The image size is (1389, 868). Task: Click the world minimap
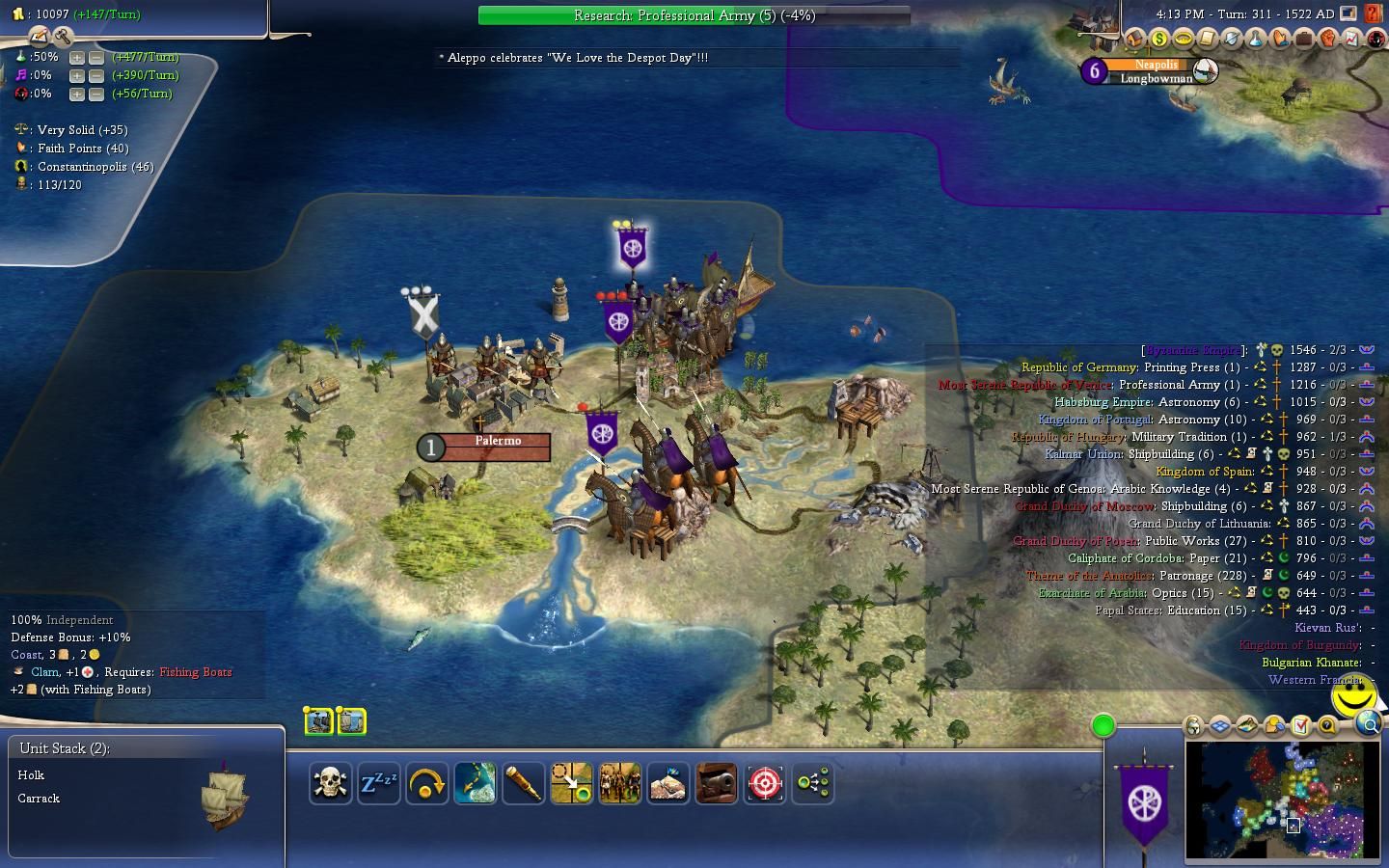click(1282, 800)
